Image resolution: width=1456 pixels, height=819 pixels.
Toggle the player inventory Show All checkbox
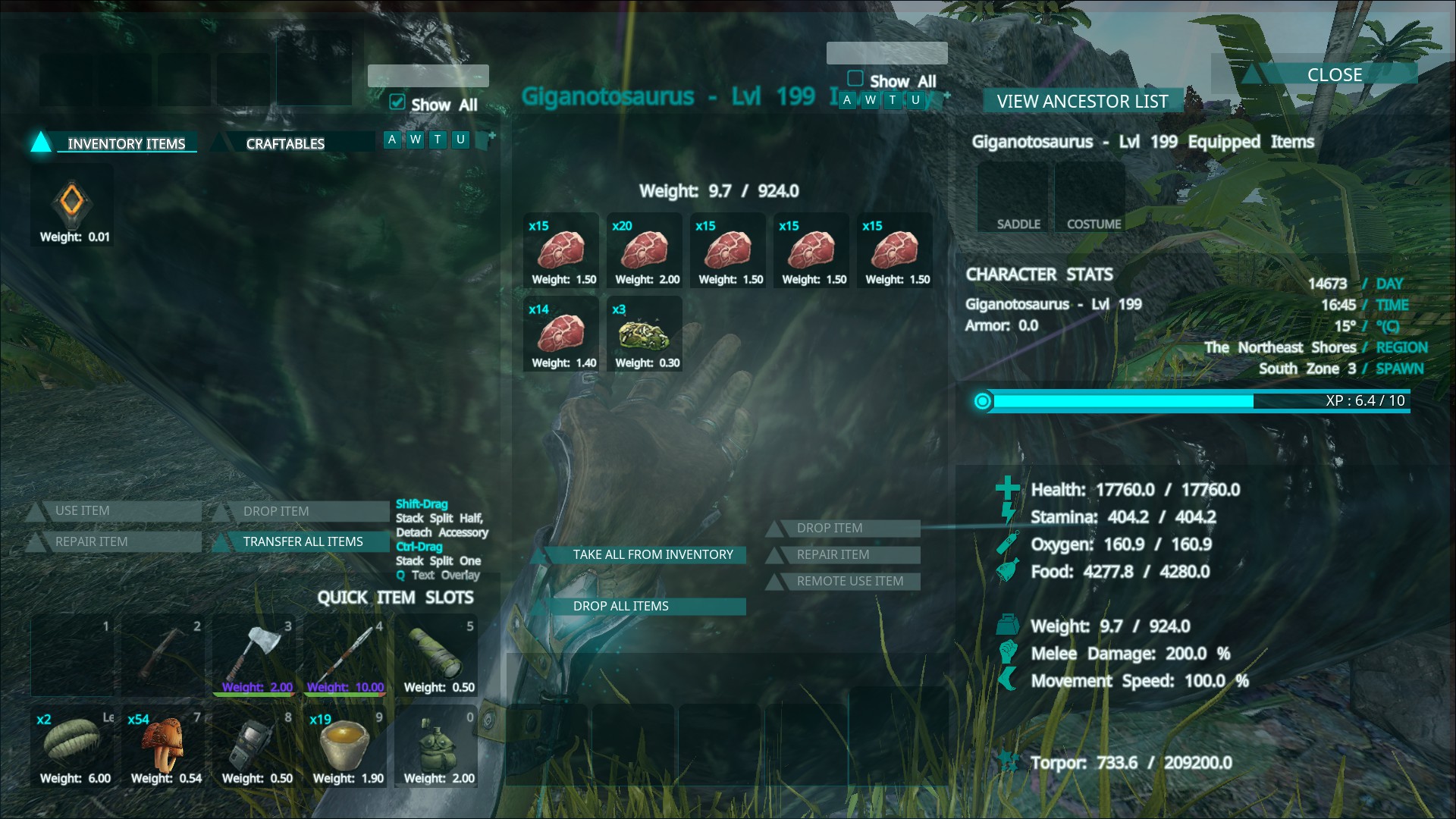(397, 102)
